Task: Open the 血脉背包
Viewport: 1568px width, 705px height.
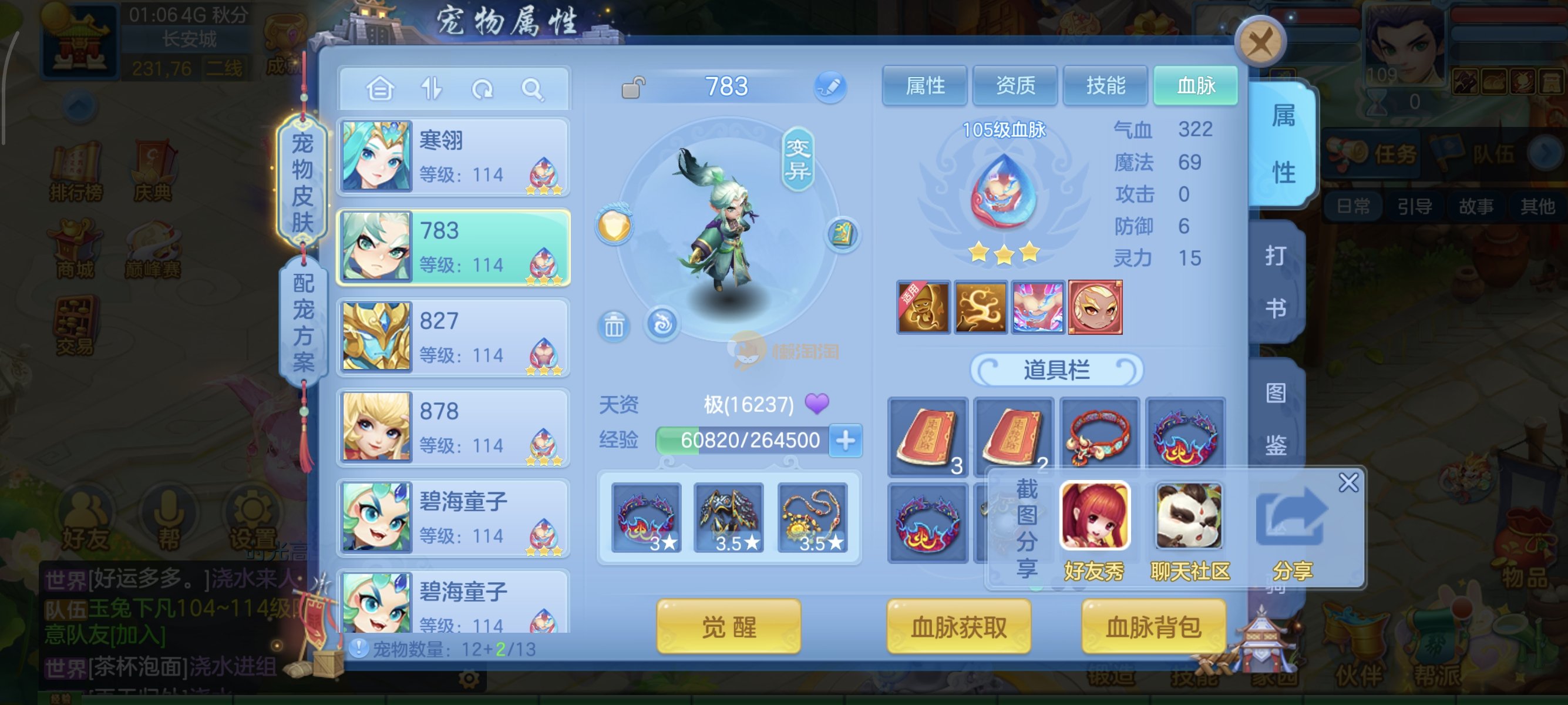Action: click(x=1153, y=626)
